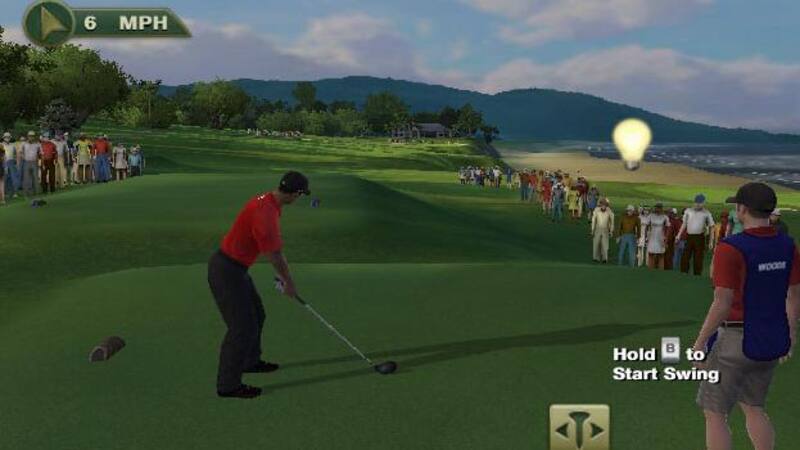The image size is (800, 450).
Task: Select the golf tee aim icon
Action: click(579, 428)
